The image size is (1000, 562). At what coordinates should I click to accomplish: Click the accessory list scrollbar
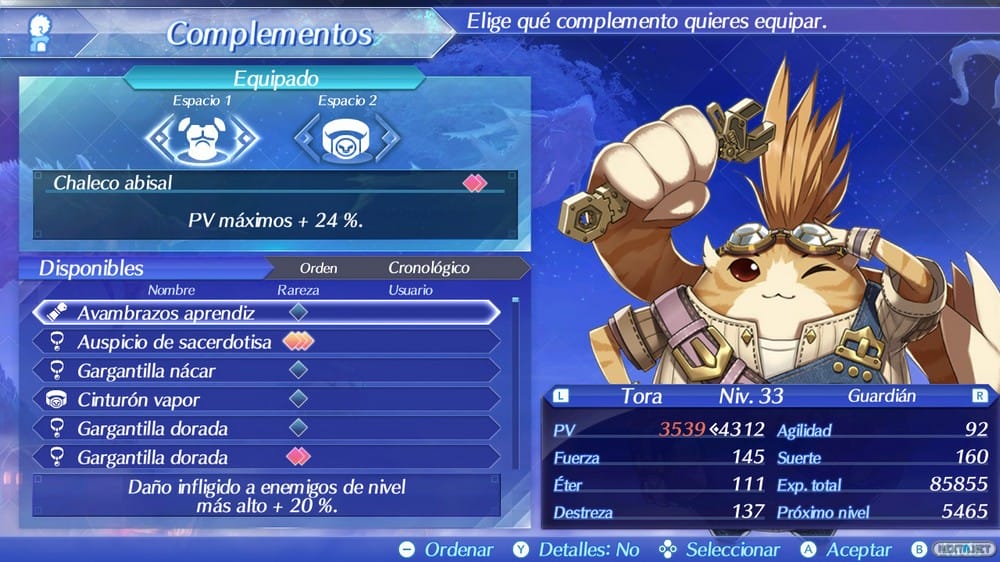(x=516, y=380)
